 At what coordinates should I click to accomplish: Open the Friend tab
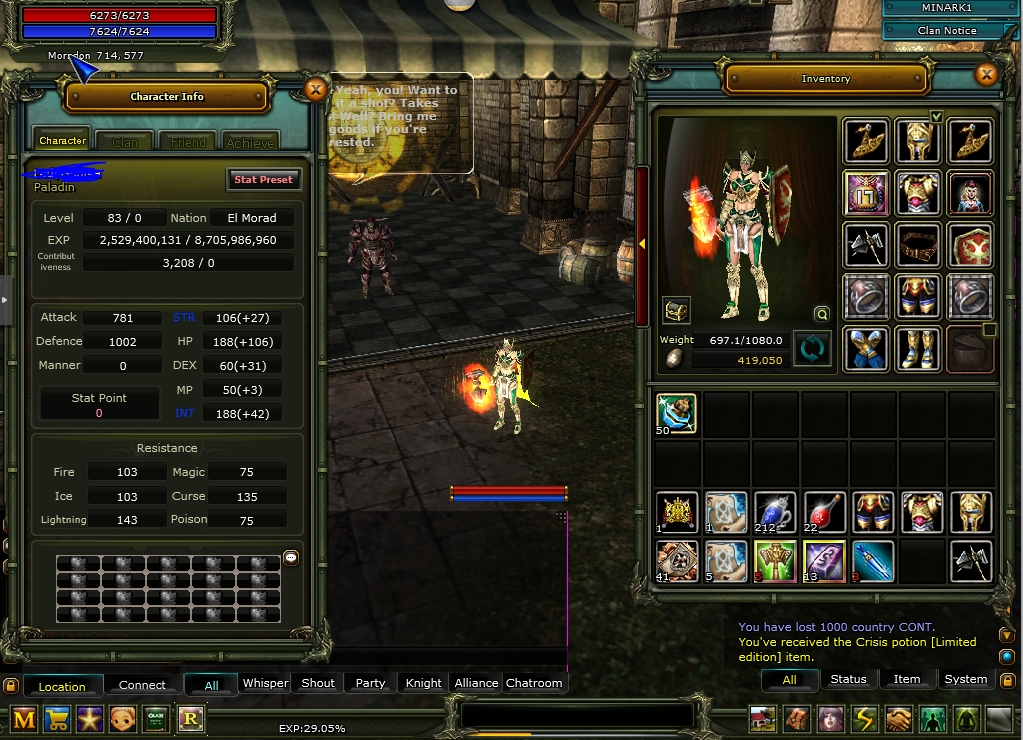coord(188,142)
